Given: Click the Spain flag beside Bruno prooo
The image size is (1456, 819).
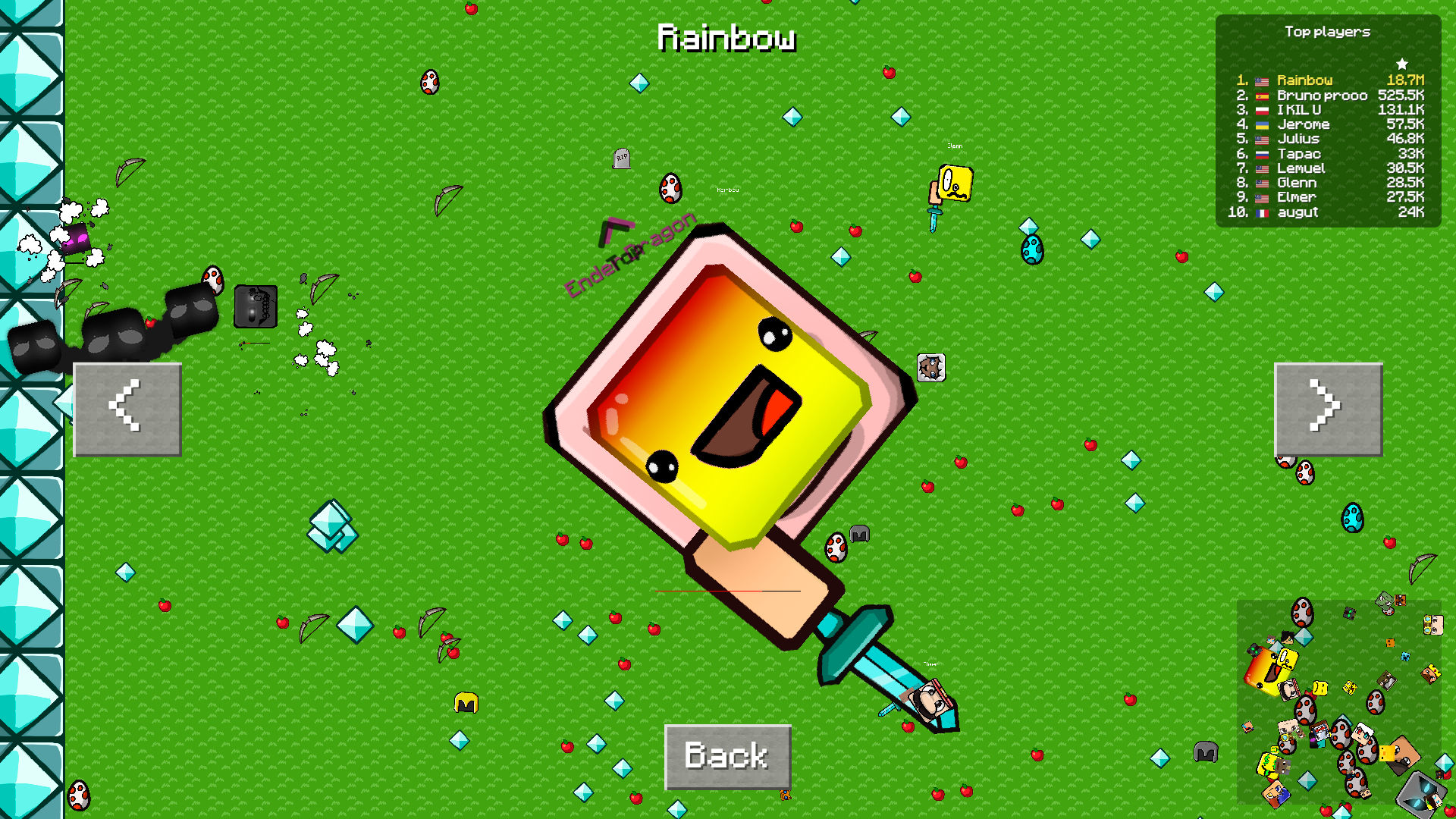Looking at the screenshot, I should click(1260, 95).
